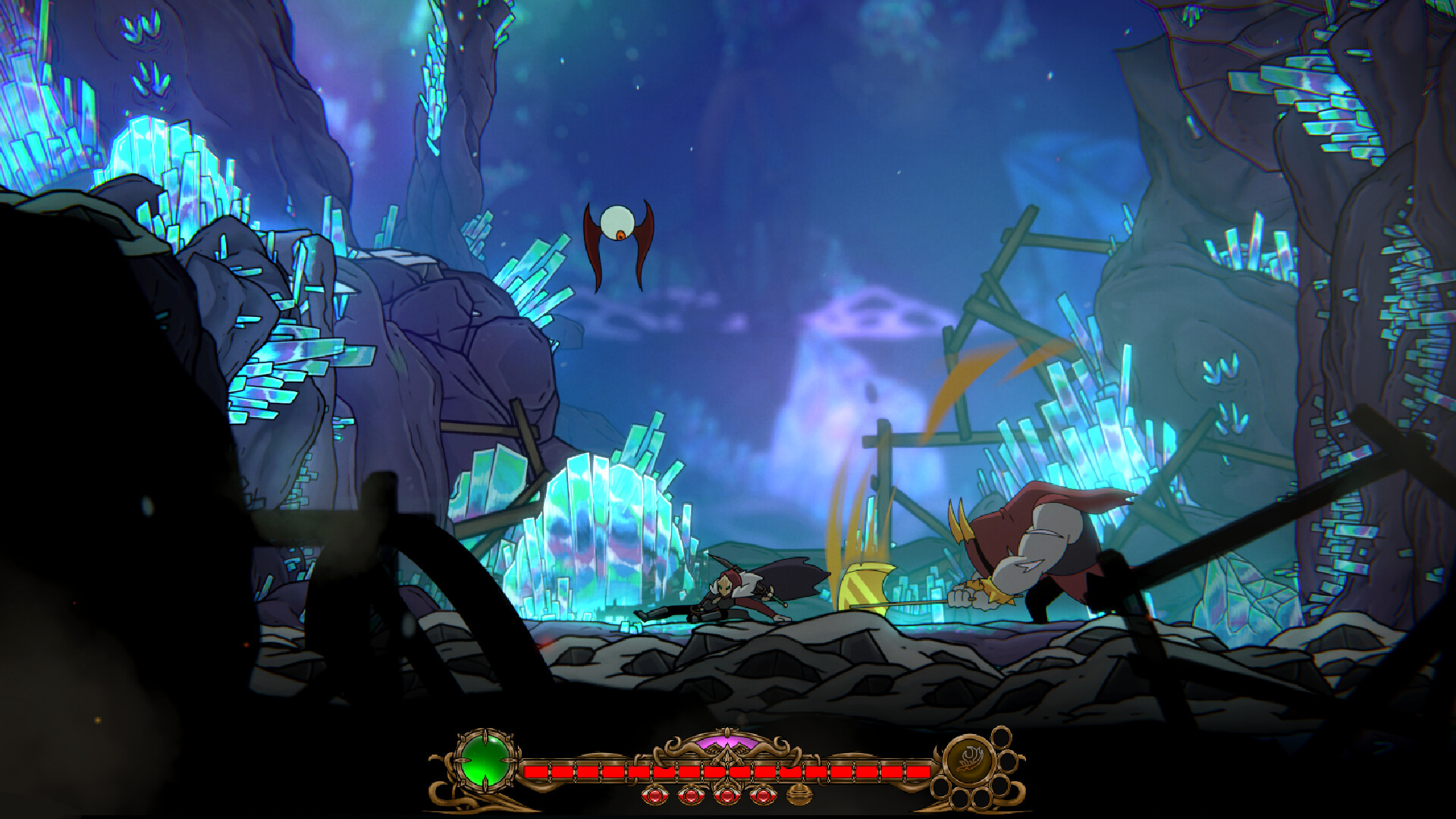The width and height of the screenshot is (1456, 819).
Task: Expand the lower-middle empty circle slot
Action: click(962, 798)
